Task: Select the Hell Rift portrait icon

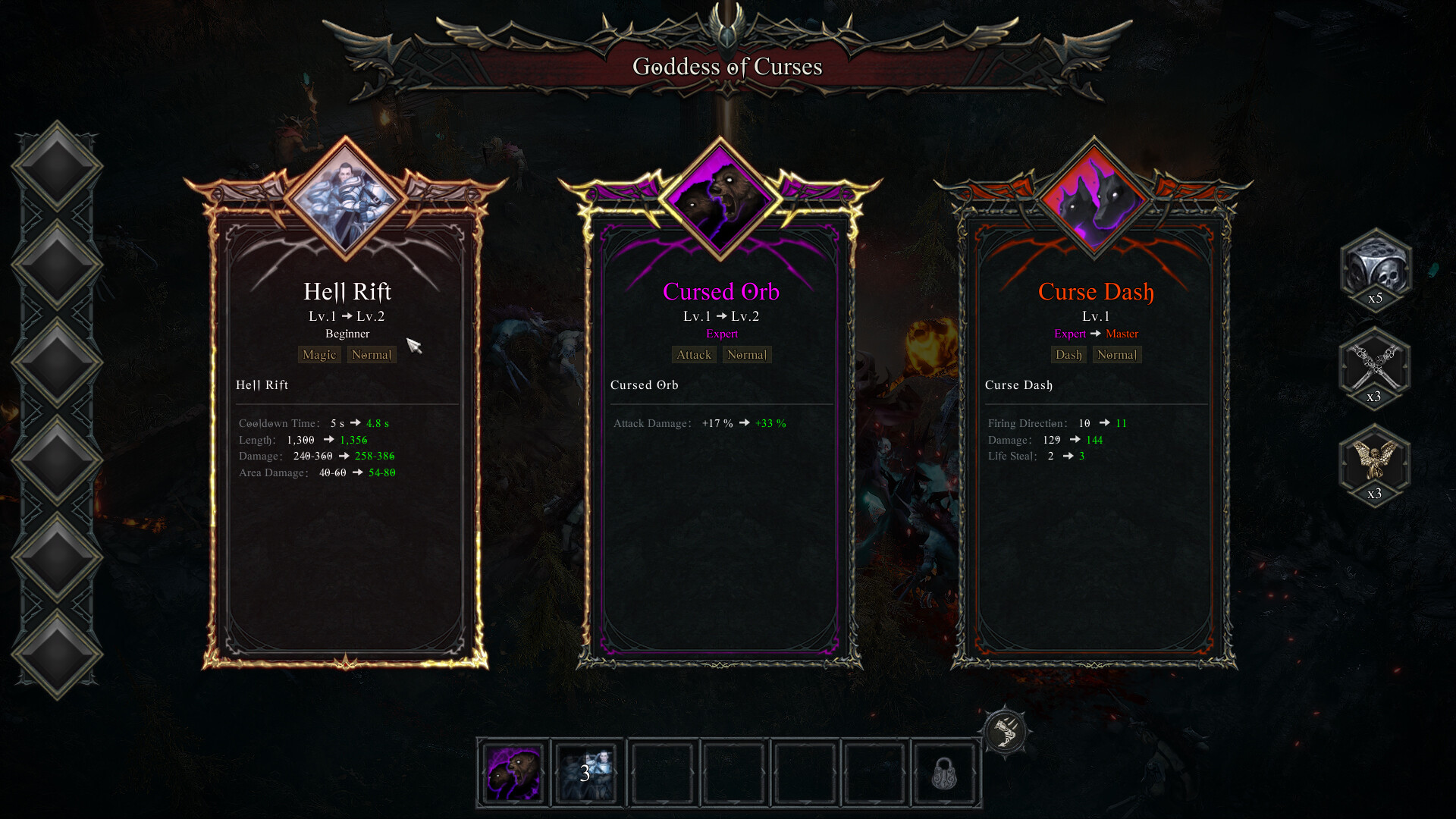Action: [347, 199]
